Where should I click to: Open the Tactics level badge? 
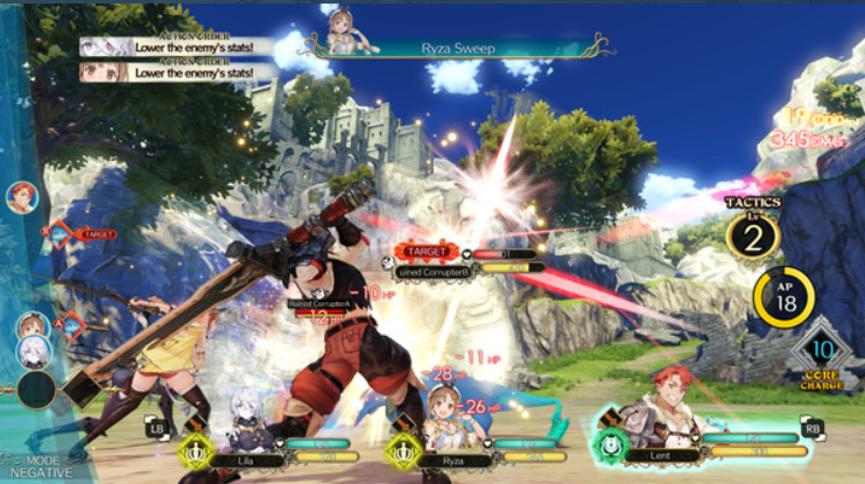point(754,235)
